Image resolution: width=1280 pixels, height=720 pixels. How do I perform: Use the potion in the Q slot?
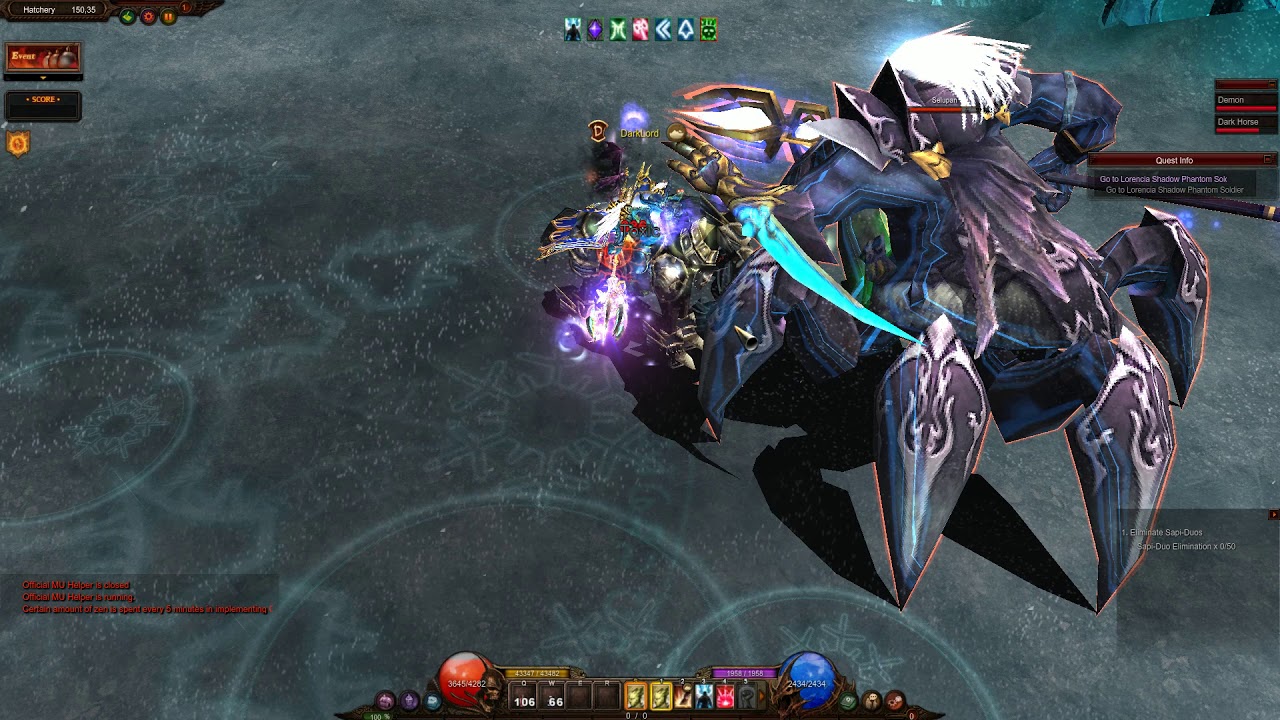524,697
